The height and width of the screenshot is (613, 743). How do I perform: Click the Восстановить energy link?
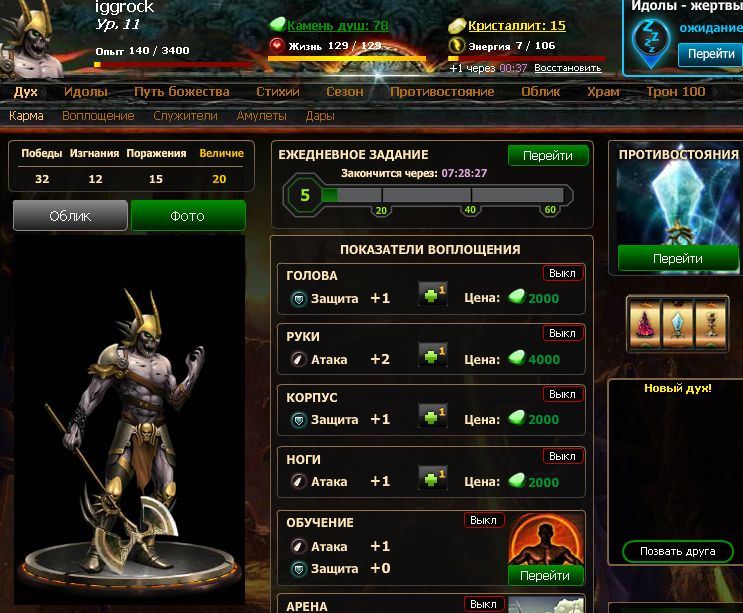(x=567, y=68)
